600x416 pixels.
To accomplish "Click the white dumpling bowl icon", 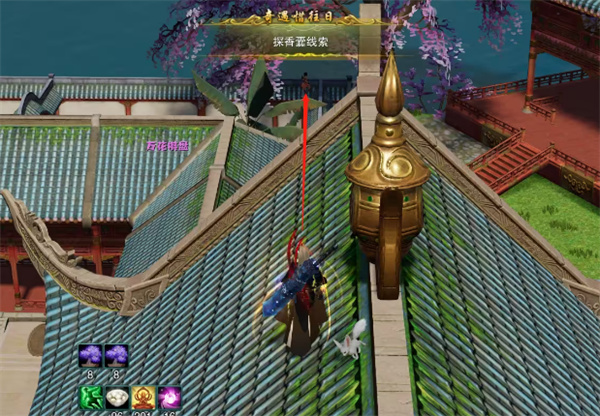I will point(117,398).
